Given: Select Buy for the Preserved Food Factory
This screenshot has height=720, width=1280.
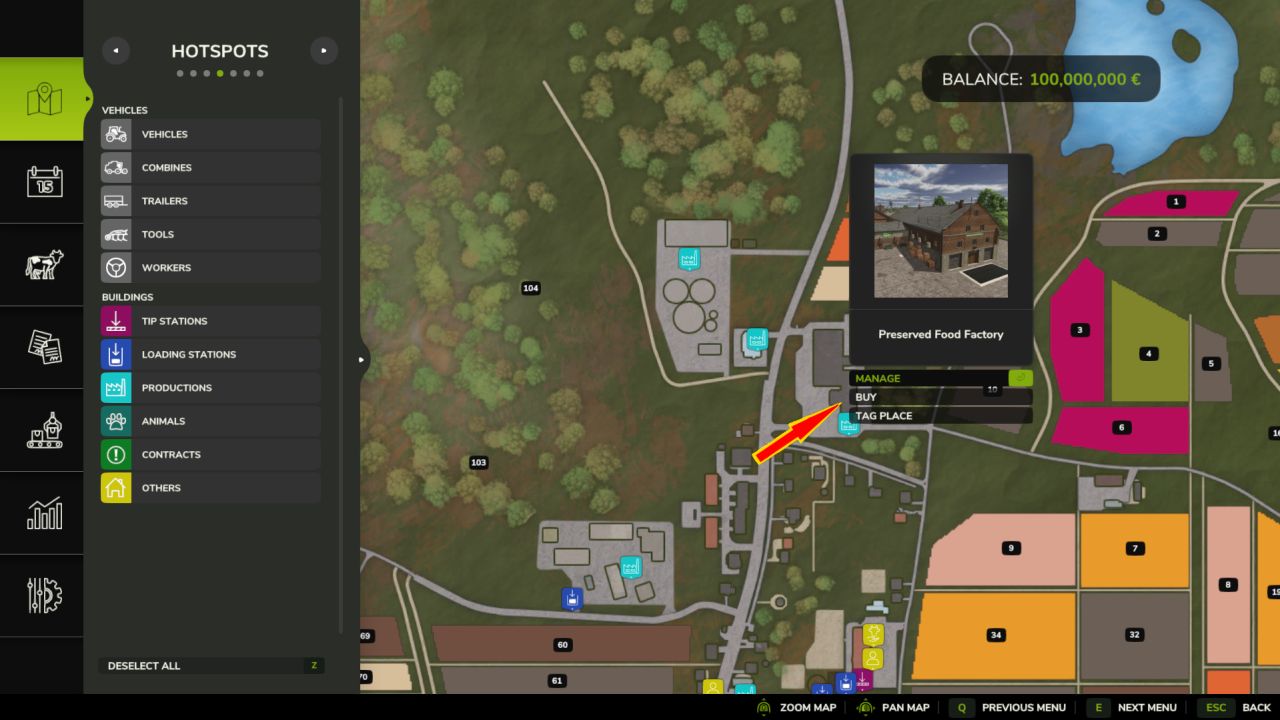Looking at the screenshot, I should [940, 397].
